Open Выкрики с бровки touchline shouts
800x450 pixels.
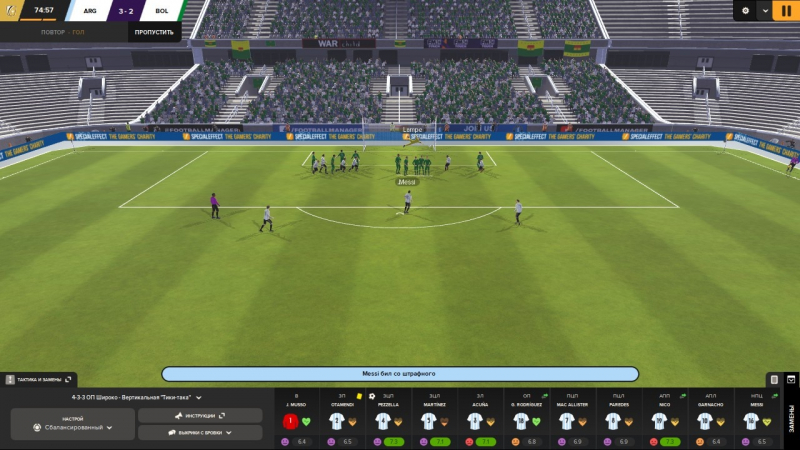[199, 433]
